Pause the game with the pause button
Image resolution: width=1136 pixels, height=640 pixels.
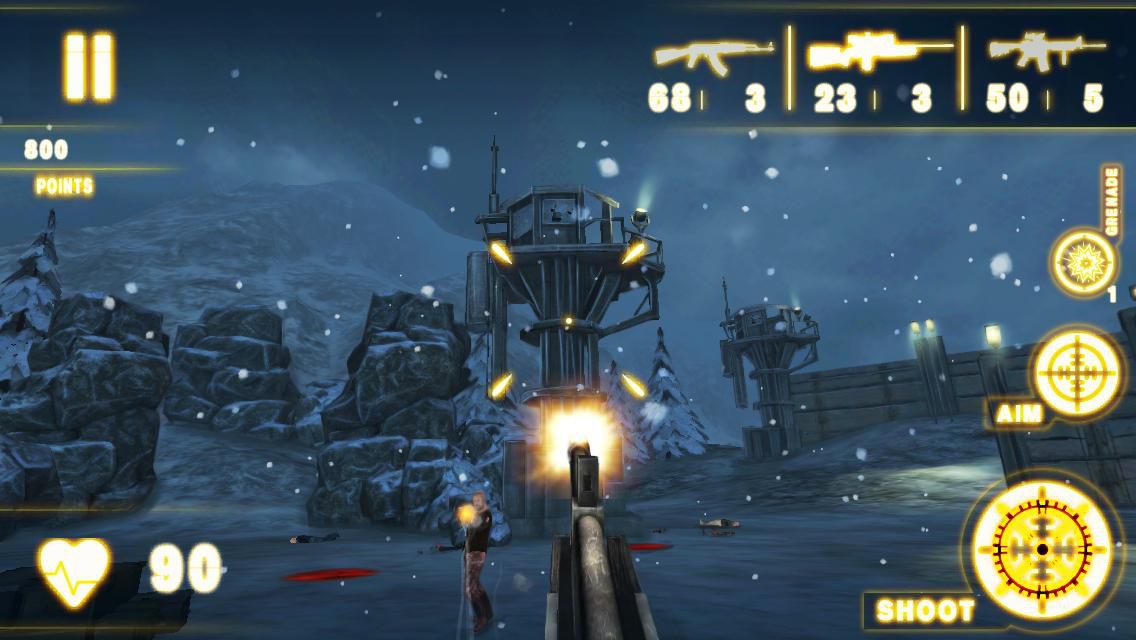click(89, 66)
